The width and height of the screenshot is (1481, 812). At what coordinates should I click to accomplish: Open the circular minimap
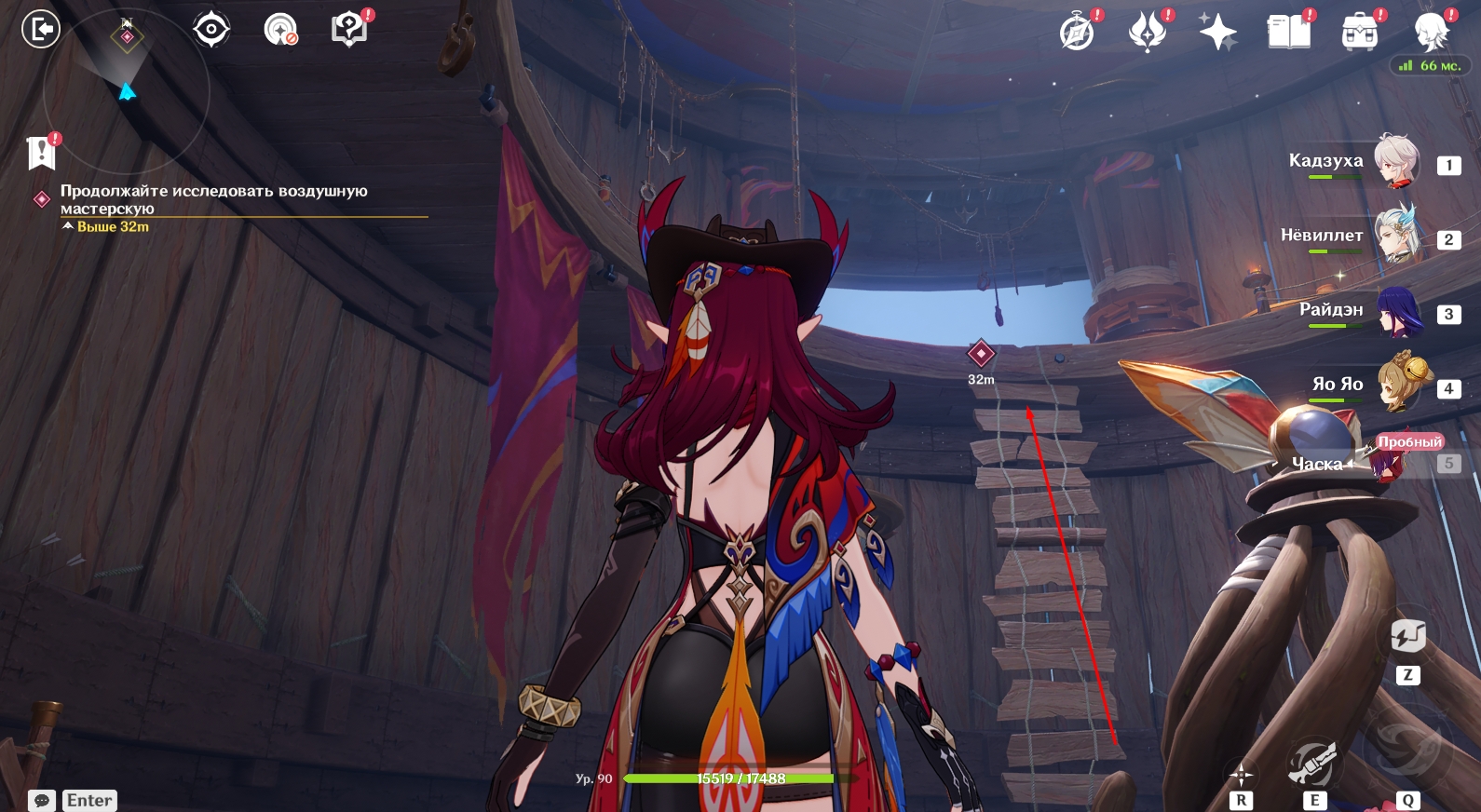[x=126, y=88]
